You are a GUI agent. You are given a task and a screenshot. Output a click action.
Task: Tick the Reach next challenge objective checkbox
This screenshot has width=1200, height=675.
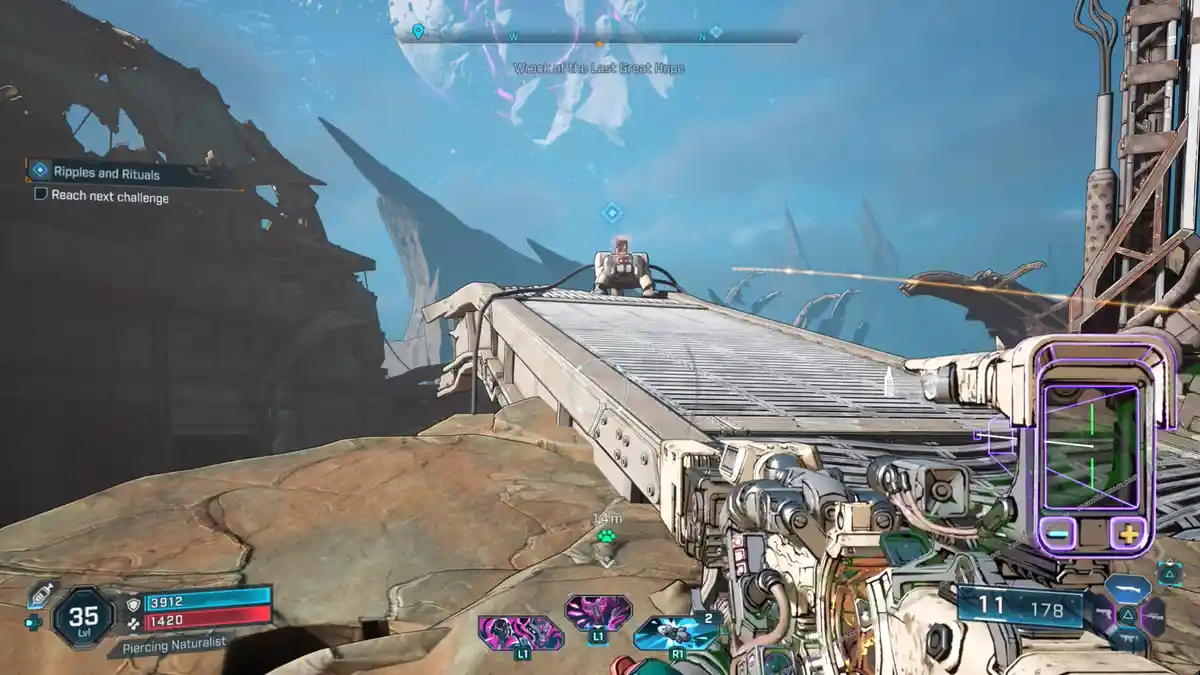[41, 196]
